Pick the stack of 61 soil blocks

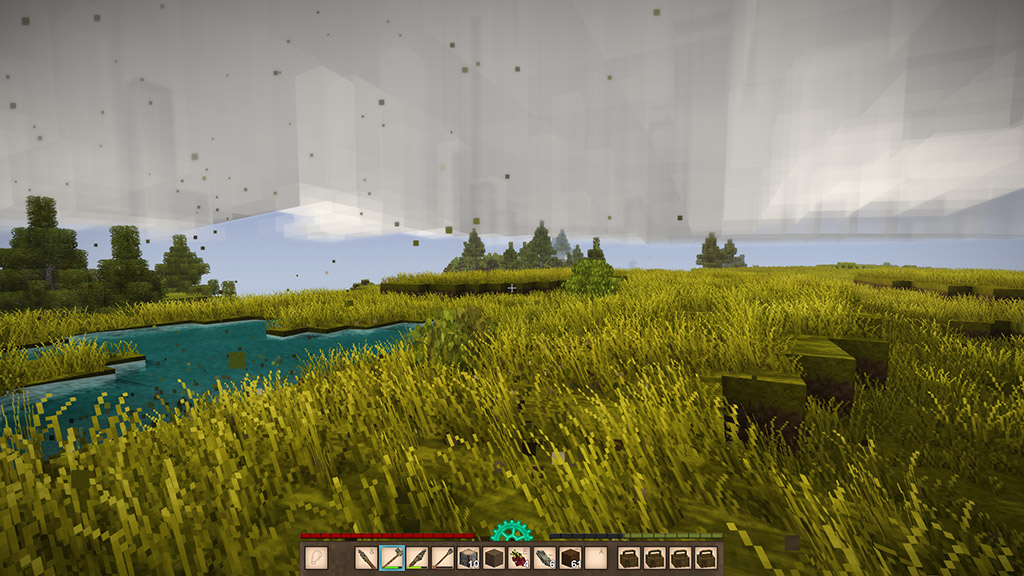pos(570,558)
